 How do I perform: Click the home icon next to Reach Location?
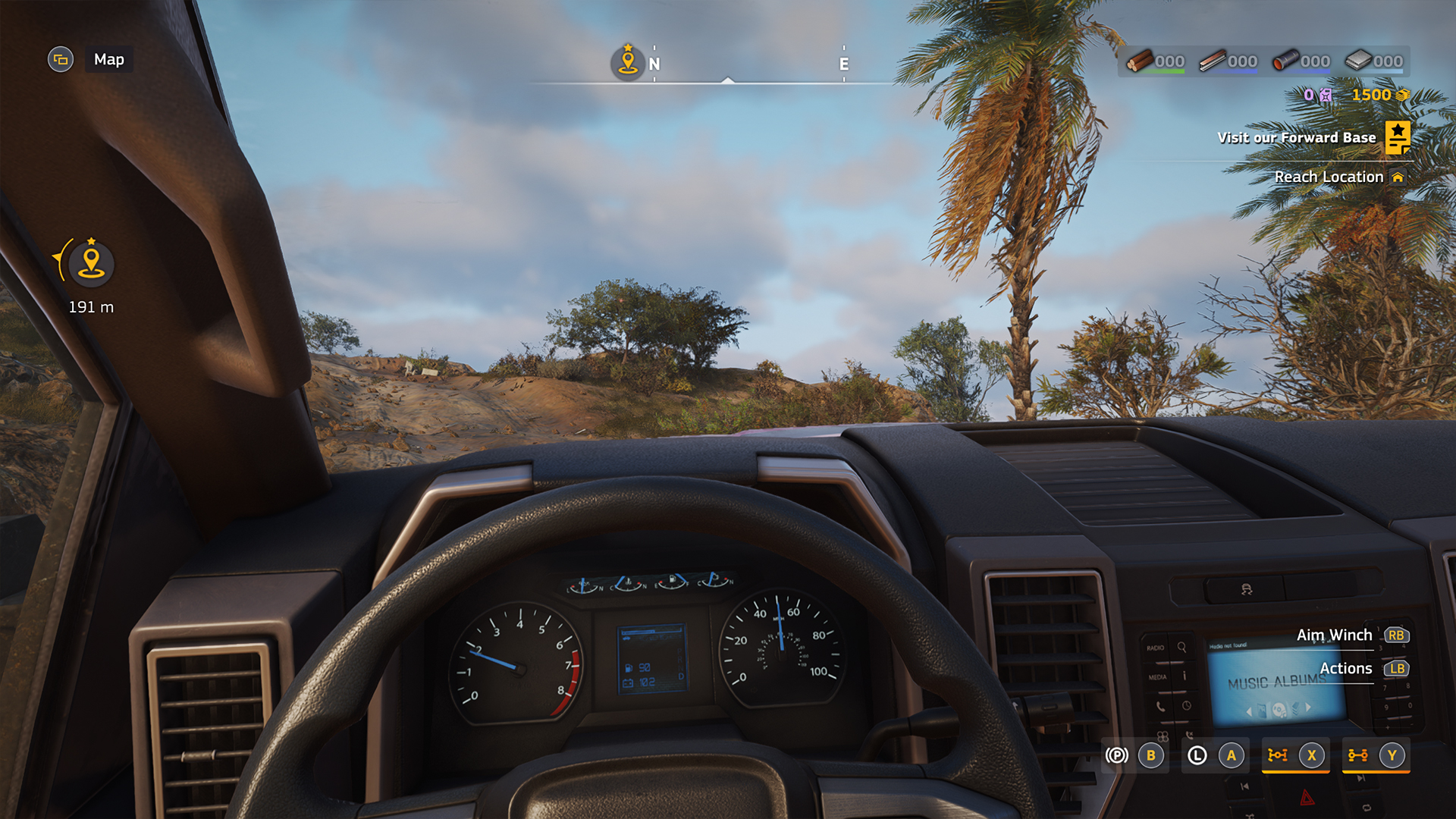[x=1399, y=177]
